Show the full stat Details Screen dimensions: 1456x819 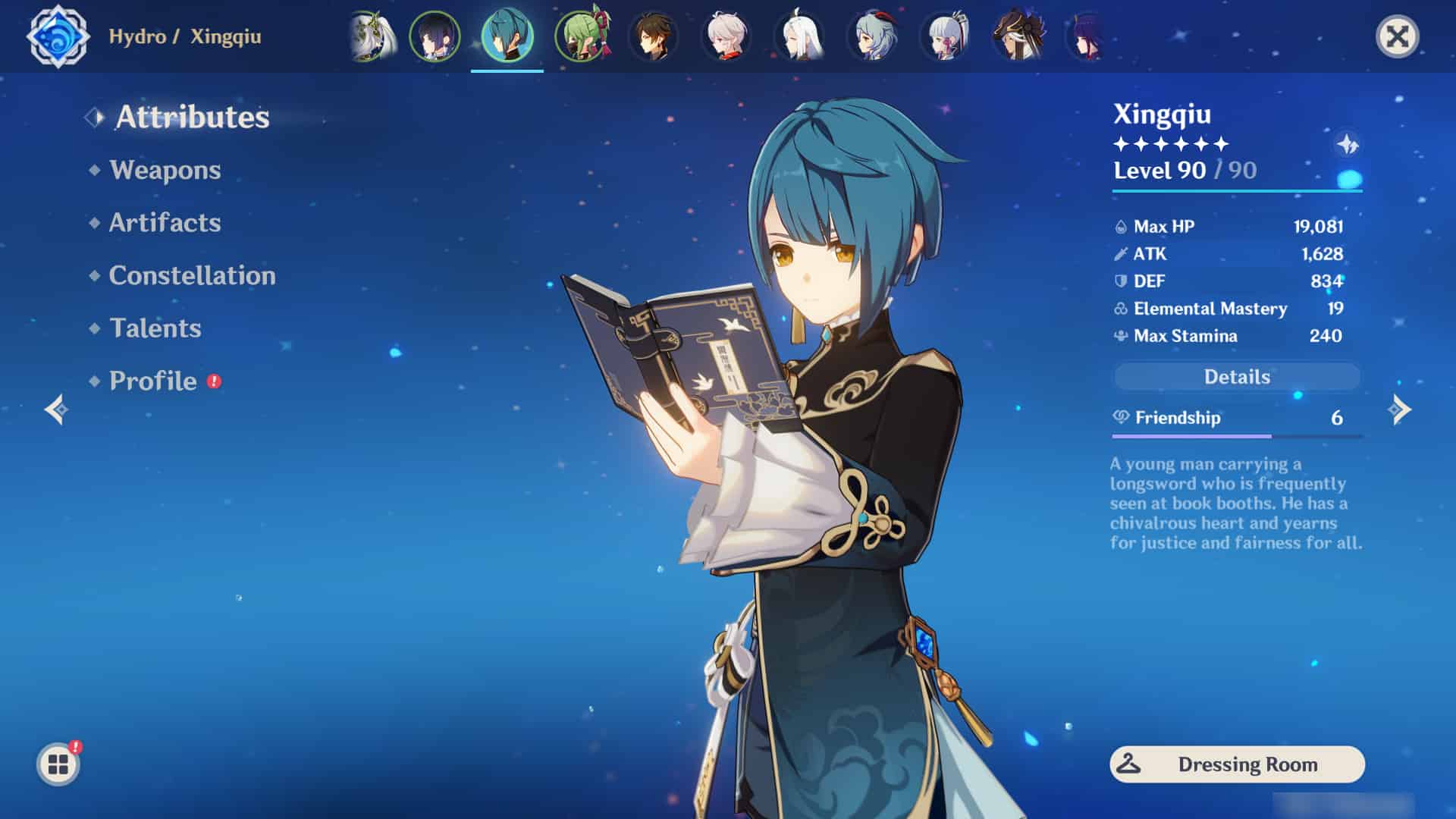(1237, 377)
